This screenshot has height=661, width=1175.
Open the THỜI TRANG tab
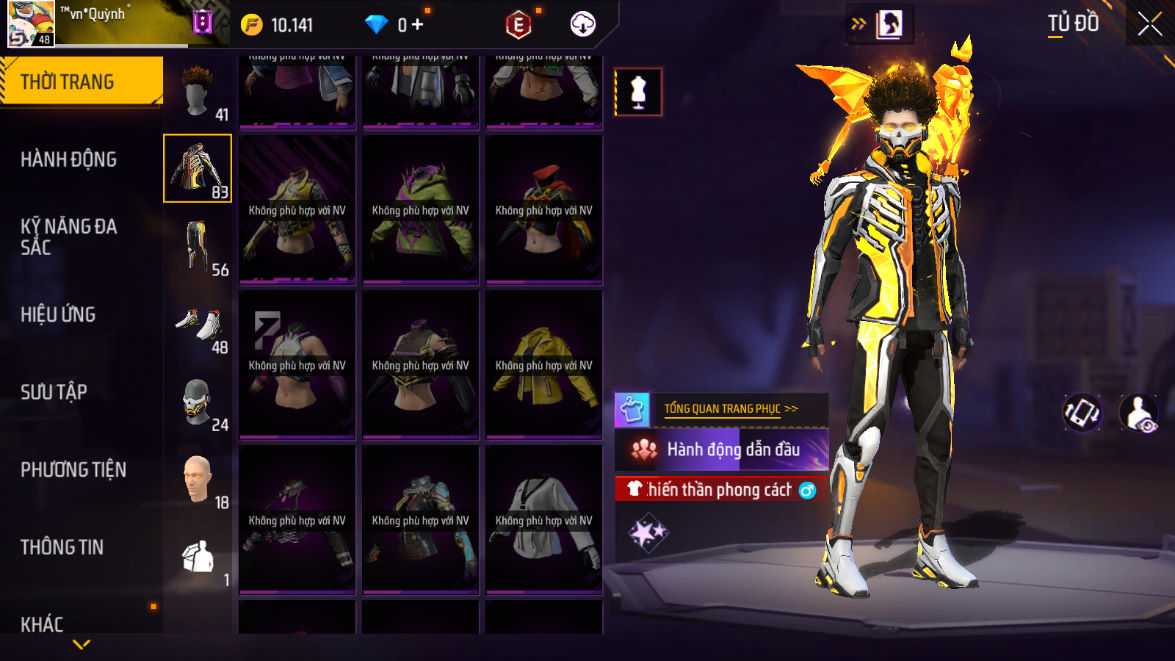pos(68,82)
